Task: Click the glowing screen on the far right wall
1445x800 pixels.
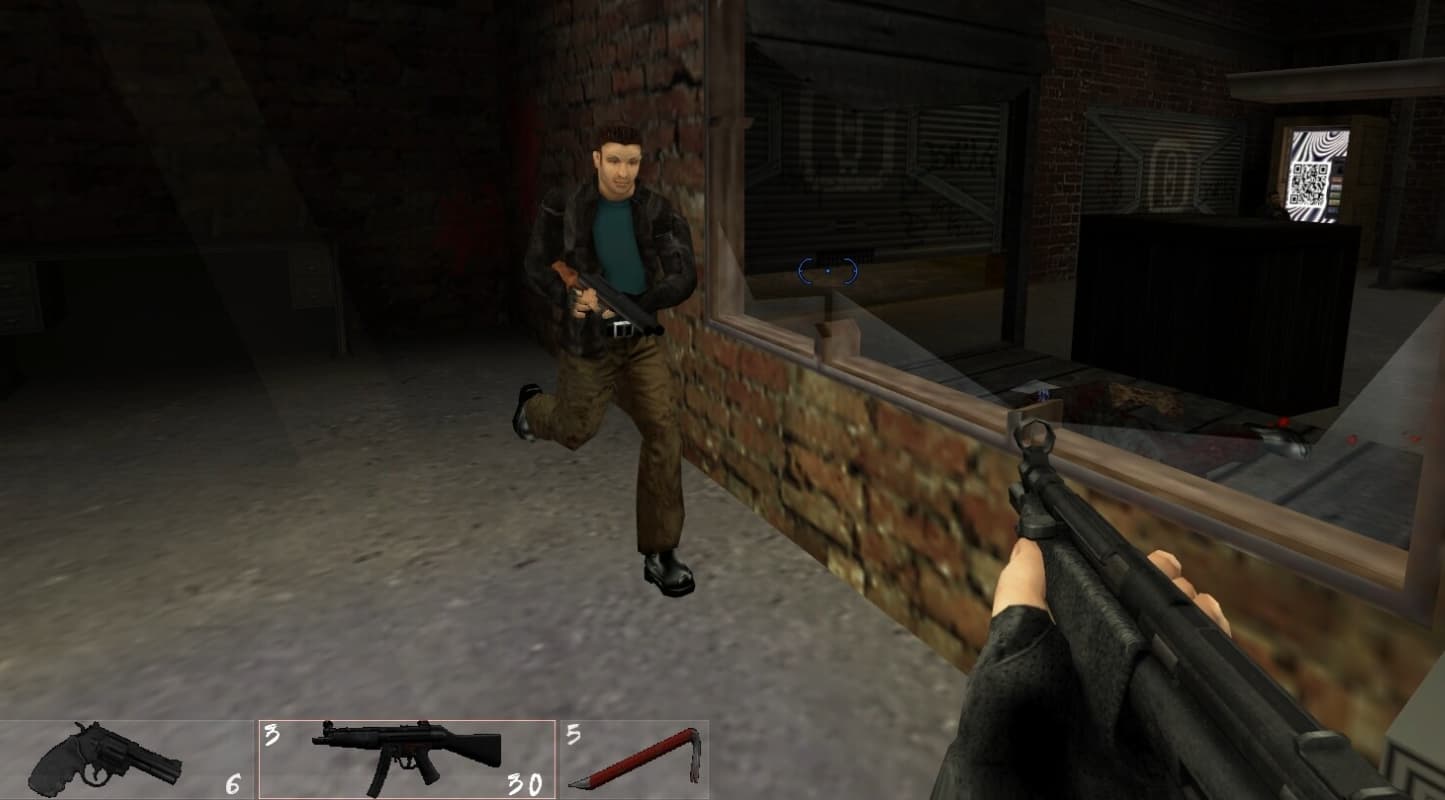Action: pyautogui.click(x=1313, y=168)
